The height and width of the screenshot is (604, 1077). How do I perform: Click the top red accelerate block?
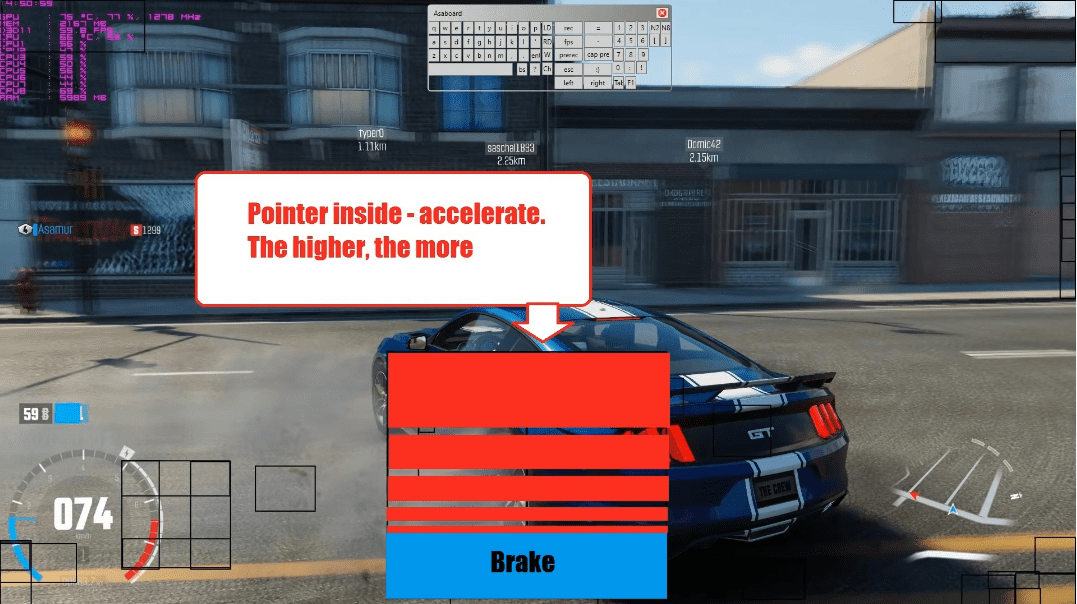click(527, 390)
